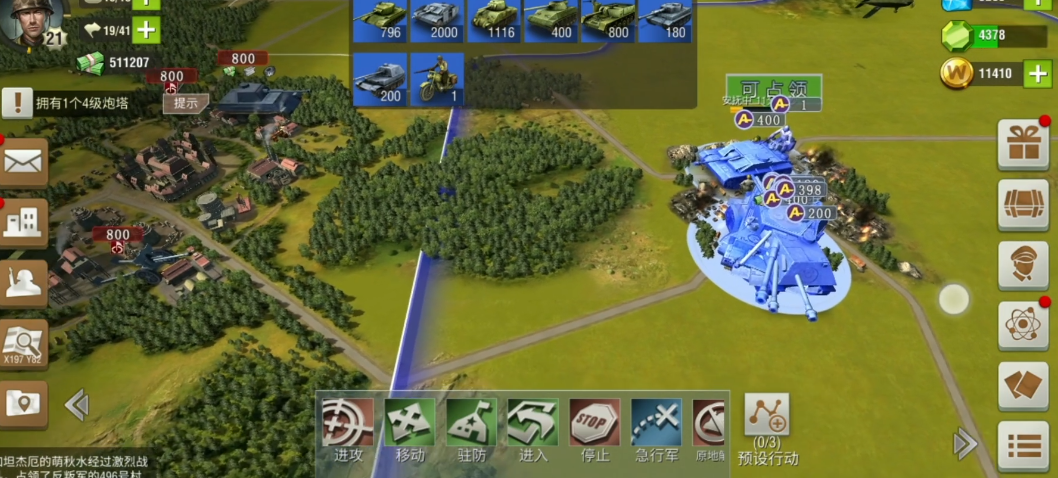Click the map location pin icon

tap(22, 404)
